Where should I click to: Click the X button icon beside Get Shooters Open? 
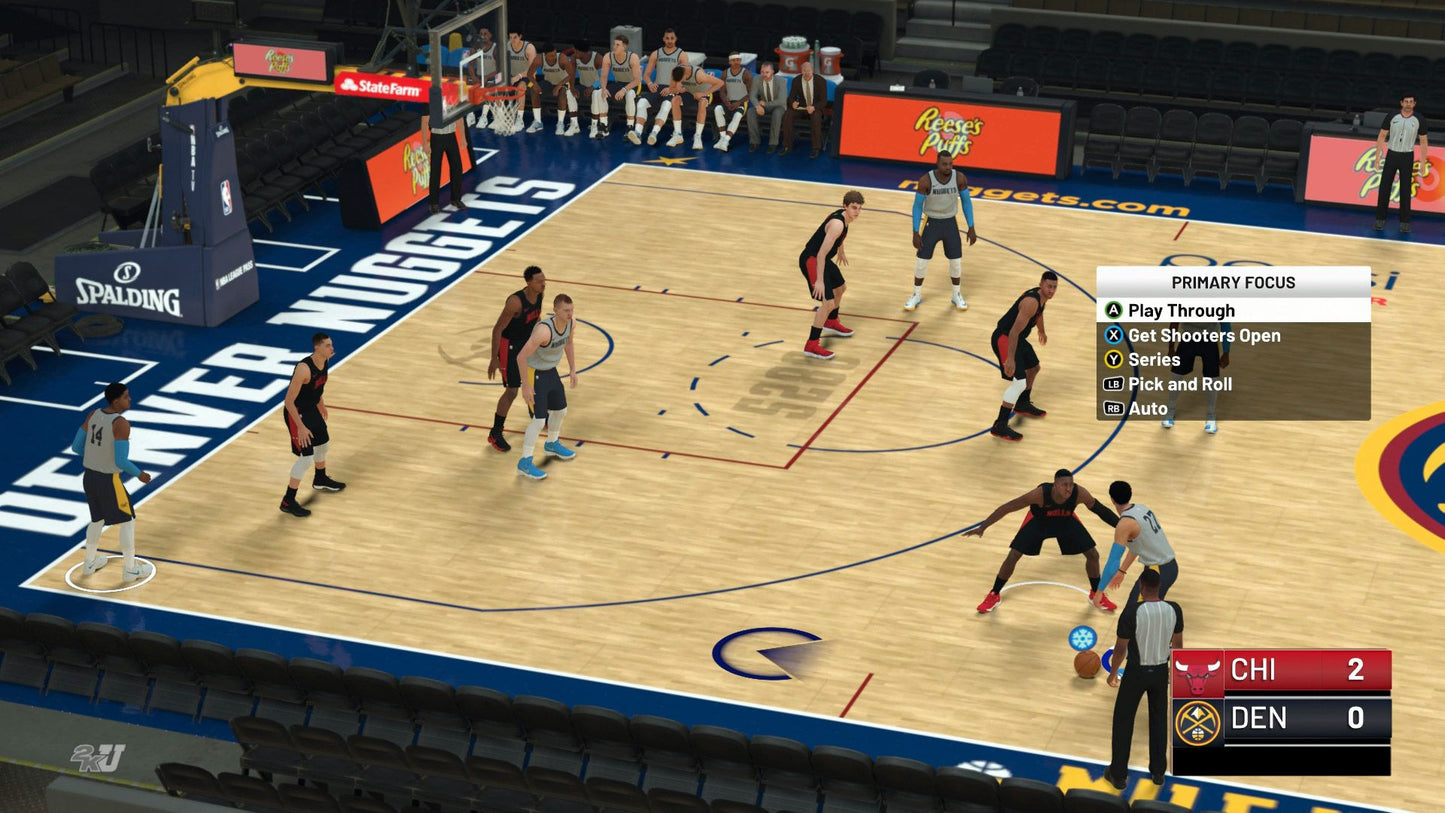(1113, 335)
